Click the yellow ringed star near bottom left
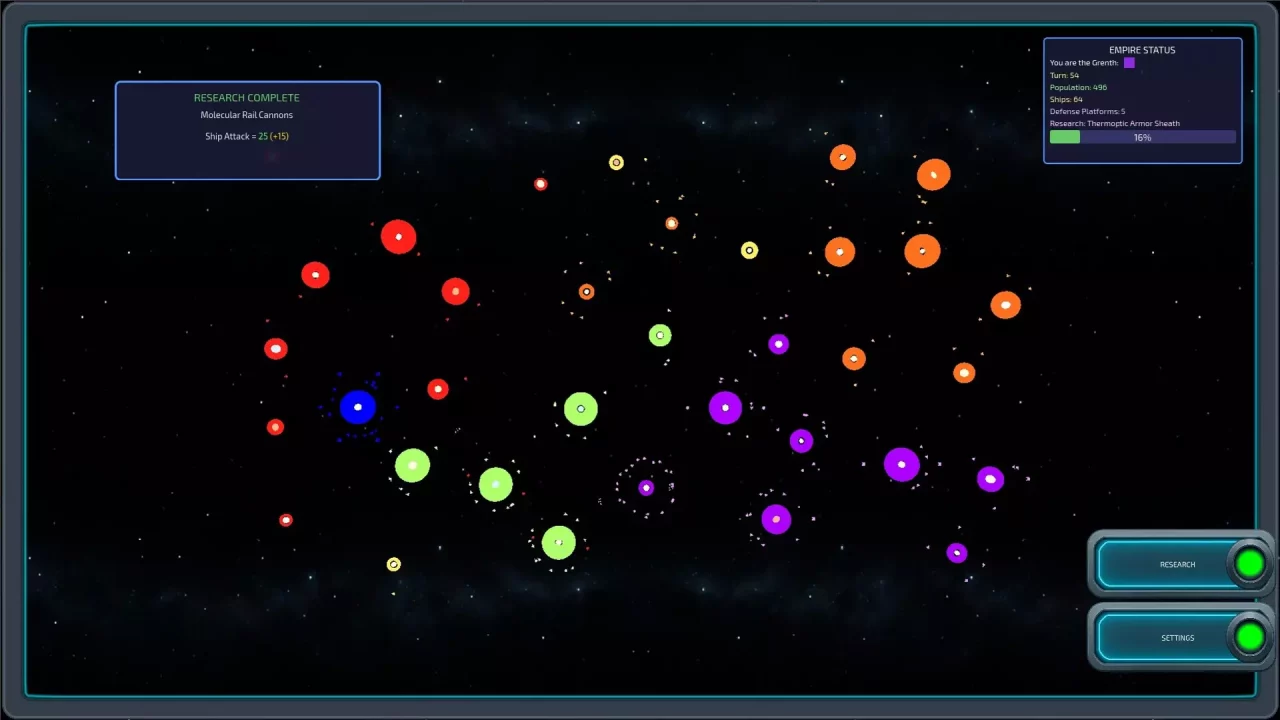The width and height of the screenshot is (1280, 720). pos(392,564)
